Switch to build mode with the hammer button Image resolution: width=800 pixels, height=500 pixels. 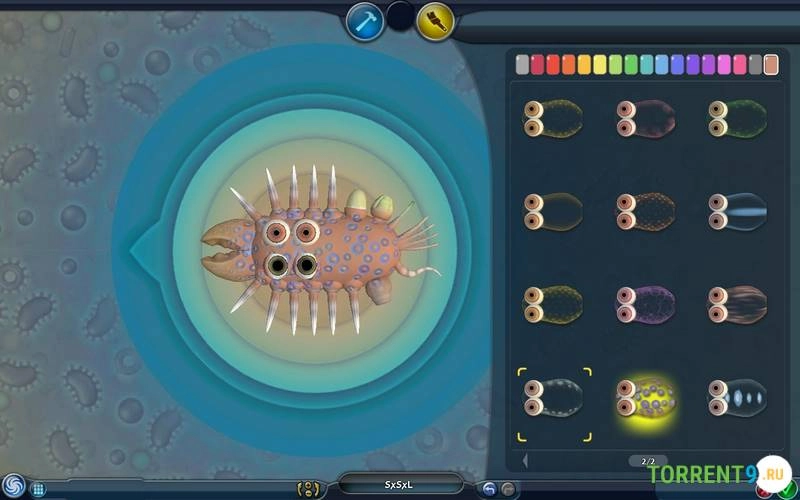(365, 21)
